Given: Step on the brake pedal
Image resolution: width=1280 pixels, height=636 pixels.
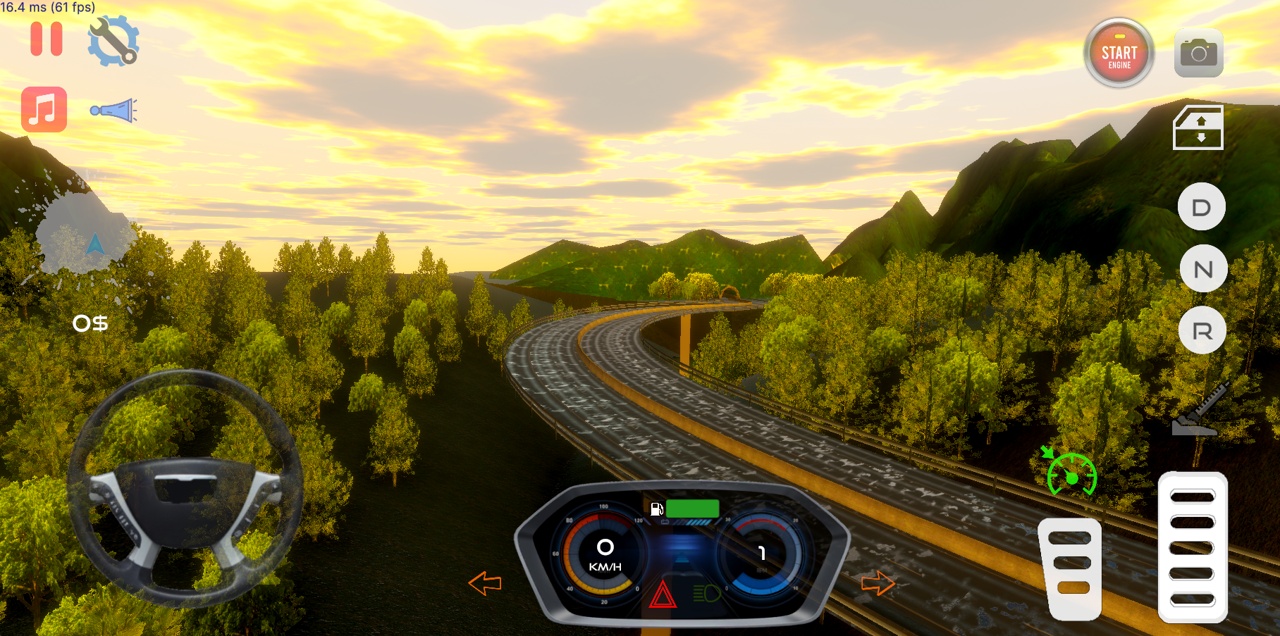Looking at the screenshot, I should click(1070, 568).
